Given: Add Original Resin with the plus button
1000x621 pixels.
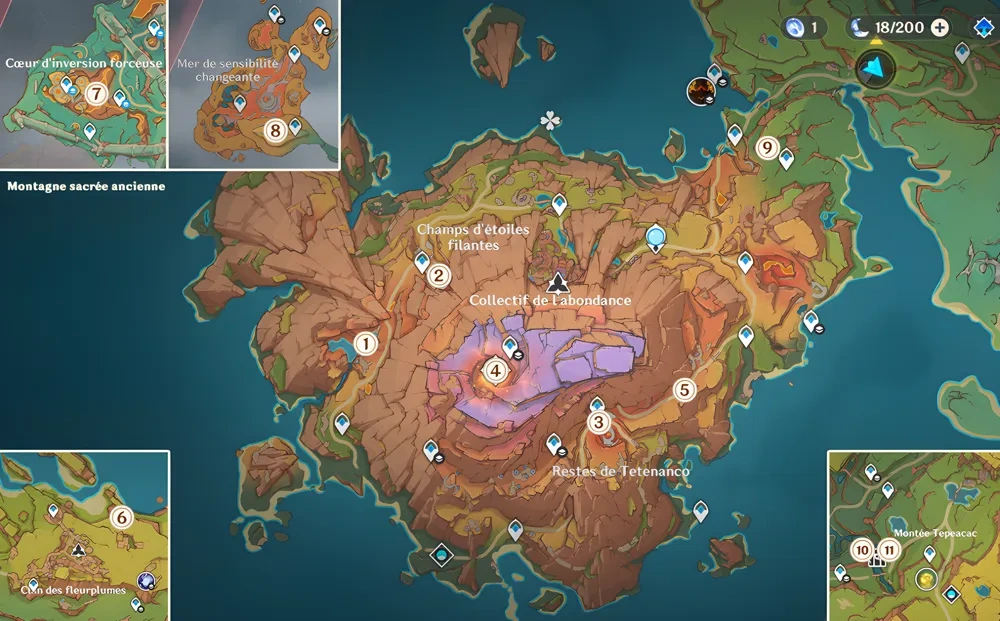Looking at the screenshot, I should pyautogui.click(x=940, y=28).
